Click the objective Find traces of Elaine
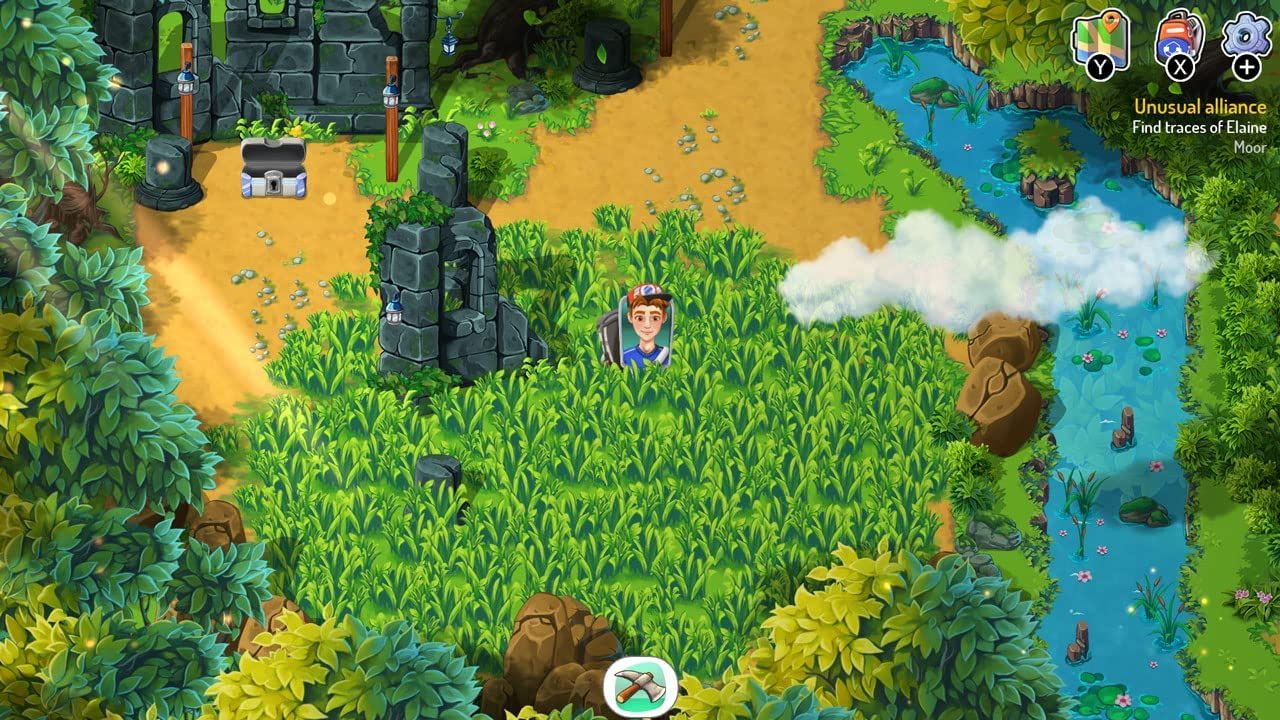 [x=1199, y=127]
